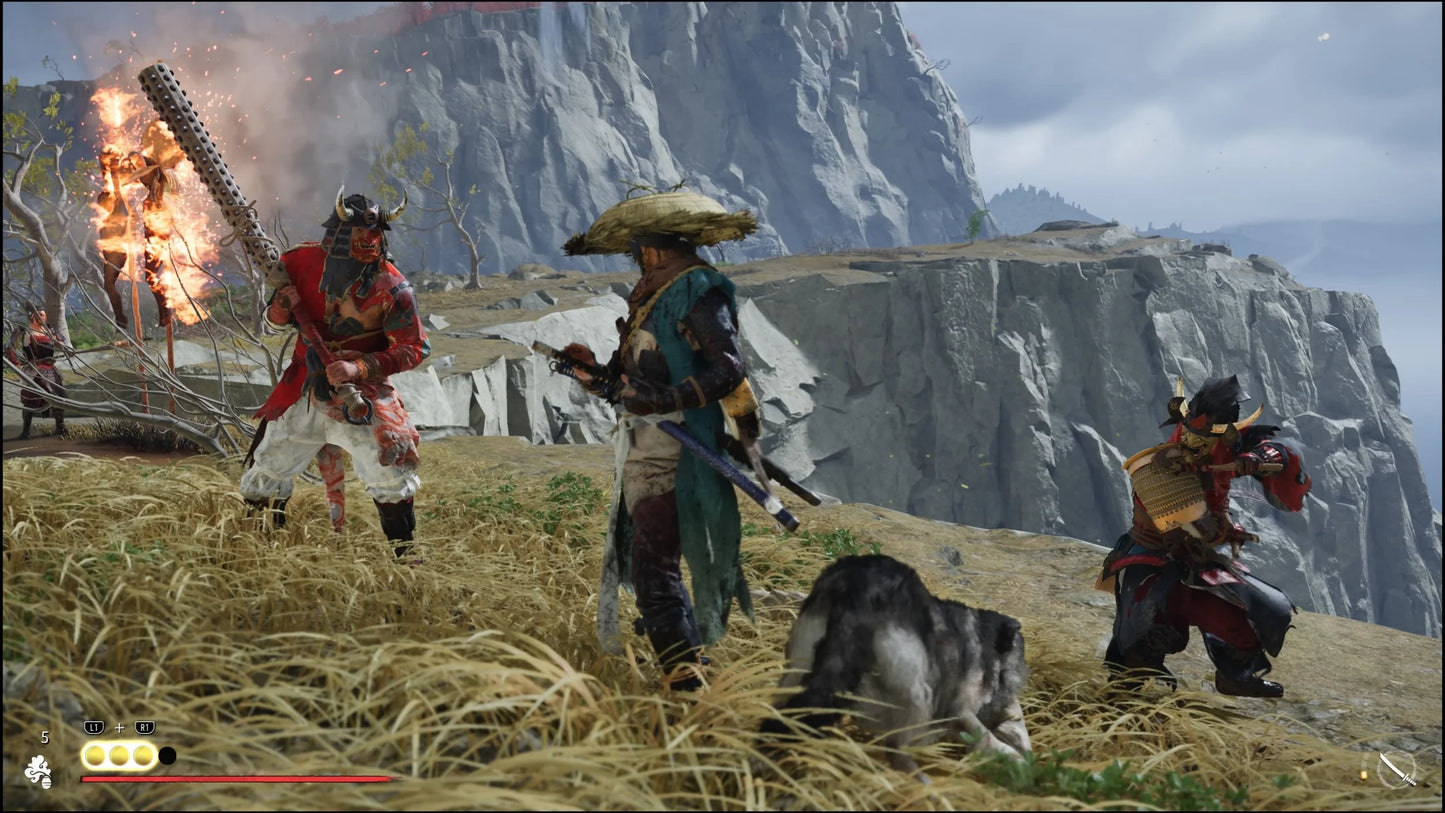Click the number 5 ammo counter
This screenshot has width=1445, height=813.
45,737
